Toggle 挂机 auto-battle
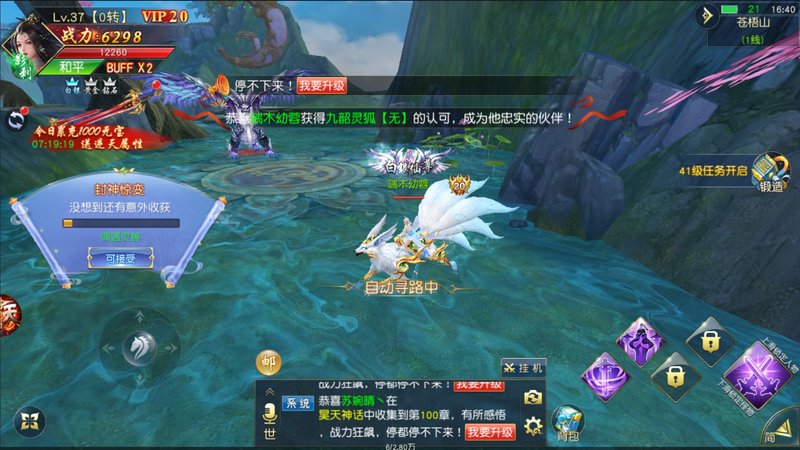 pos(524,368)
